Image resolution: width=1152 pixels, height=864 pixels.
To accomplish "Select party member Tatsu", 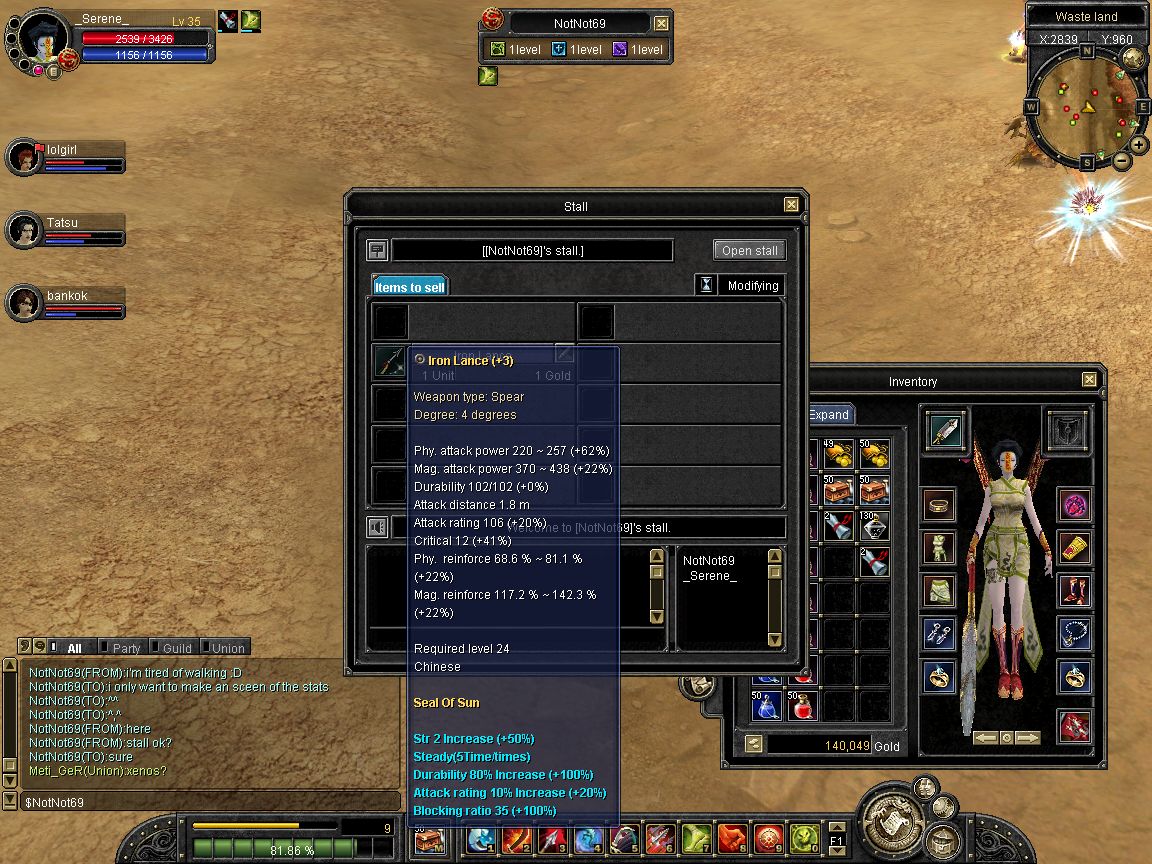I will [x=66, y=229].
